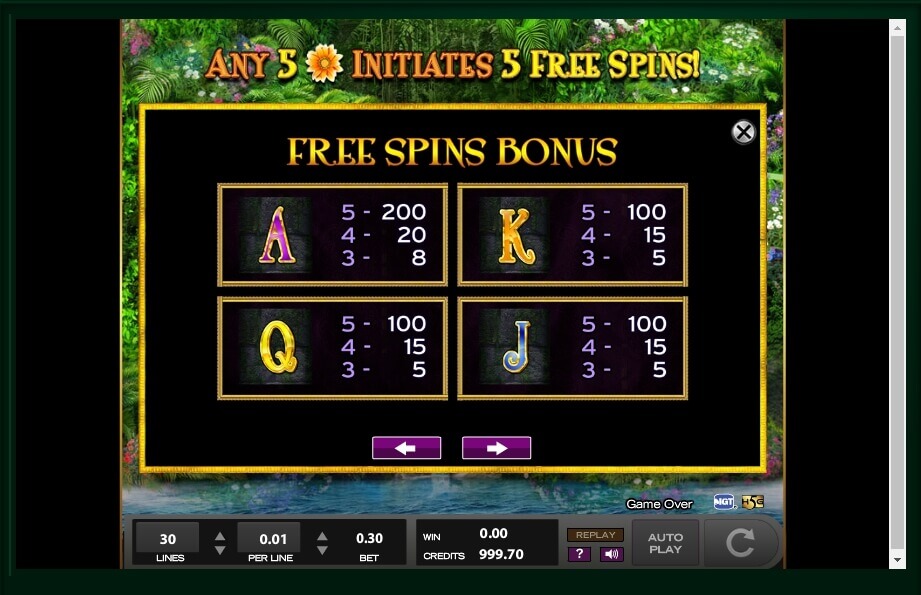
Task: Raise the per line bet amount
Action: point(322,536)
